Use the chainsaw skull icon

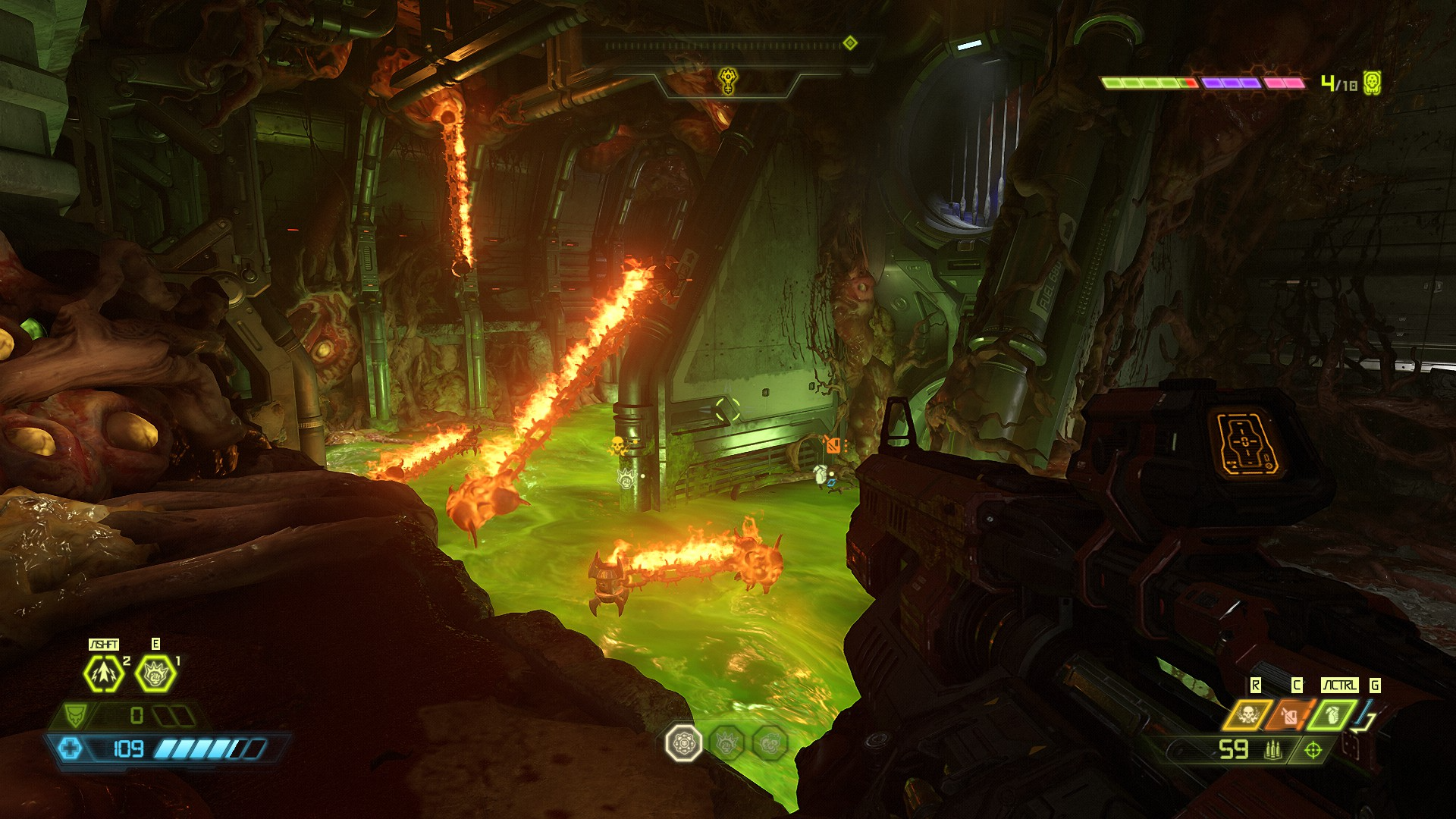1247,714
